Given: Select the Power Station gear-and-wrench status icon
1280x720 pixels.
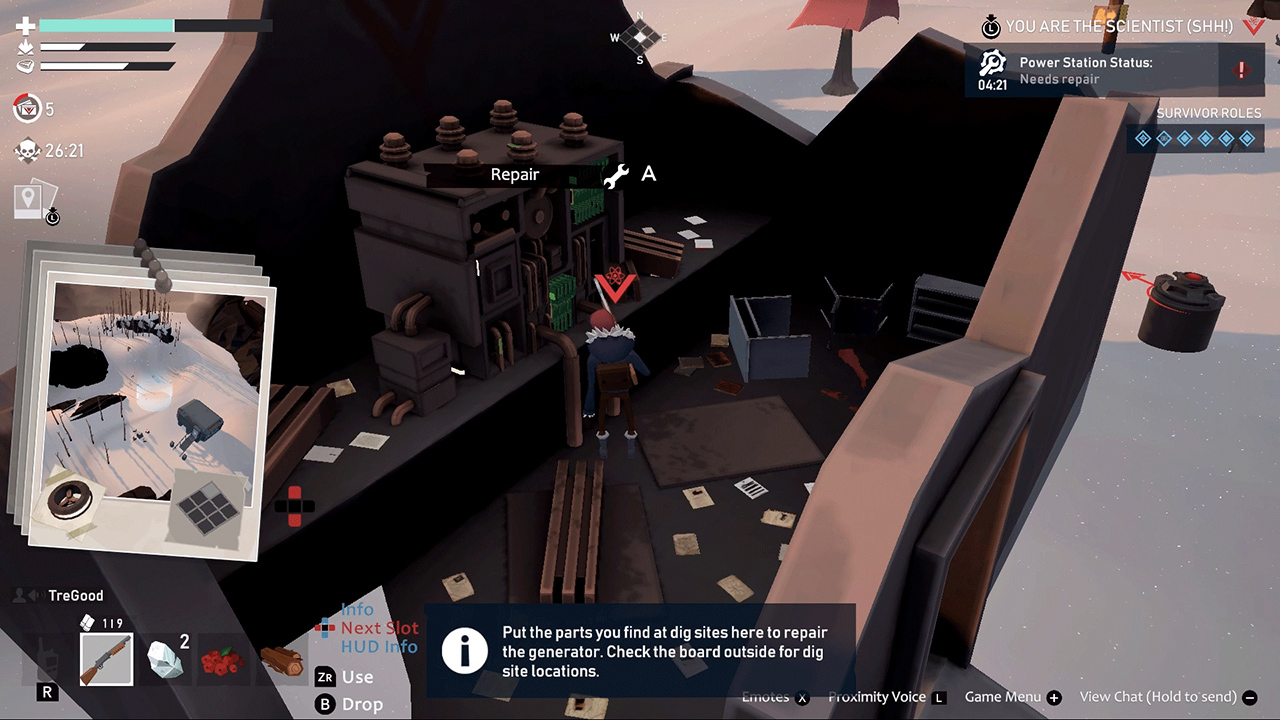Looking at the screenshot, I should click(x=992, y=63).
